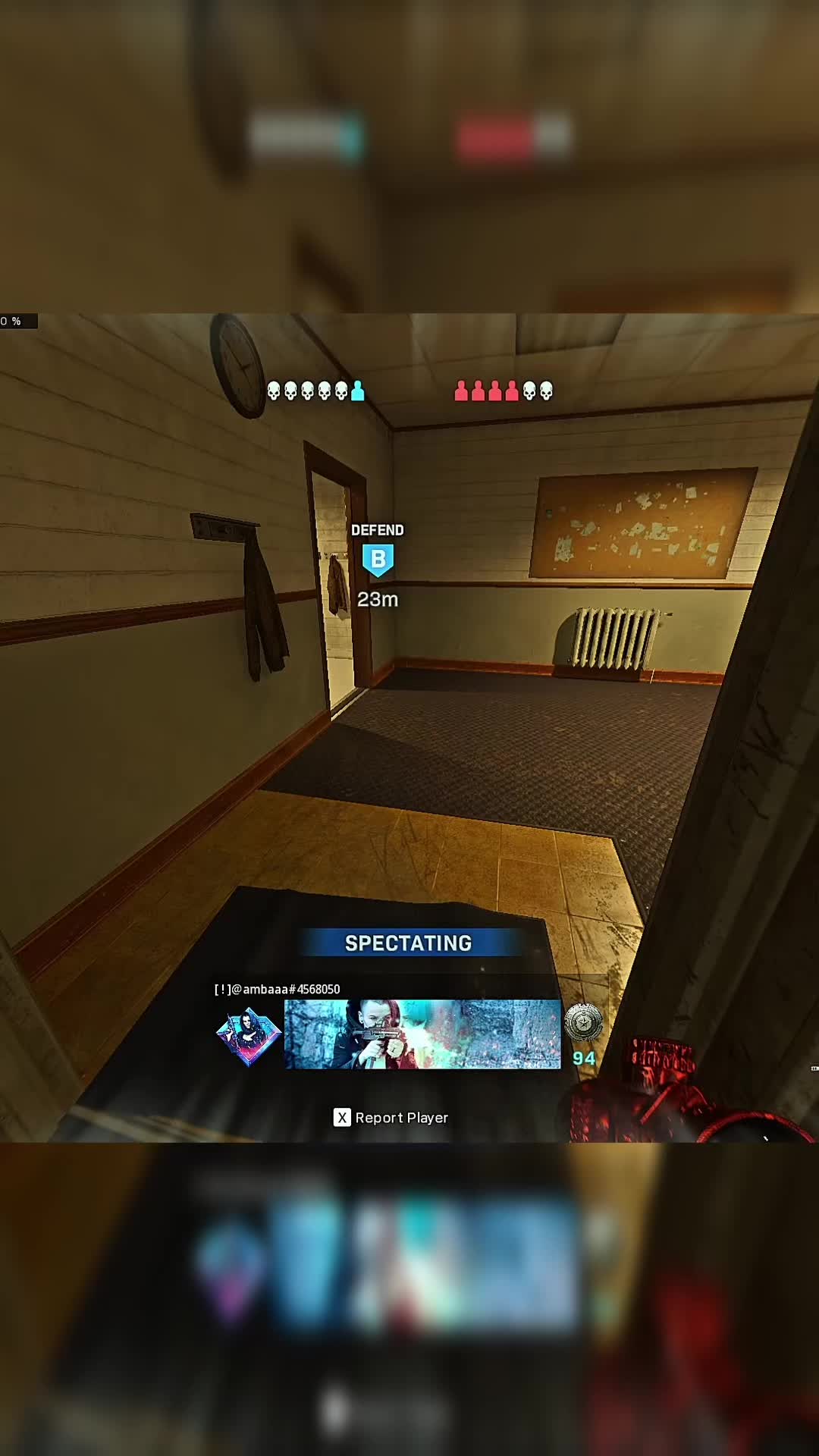Click the silver rank badge above 94
Image resolution: width=819 pixels, height=1456 pixels.
(583, 1022)
